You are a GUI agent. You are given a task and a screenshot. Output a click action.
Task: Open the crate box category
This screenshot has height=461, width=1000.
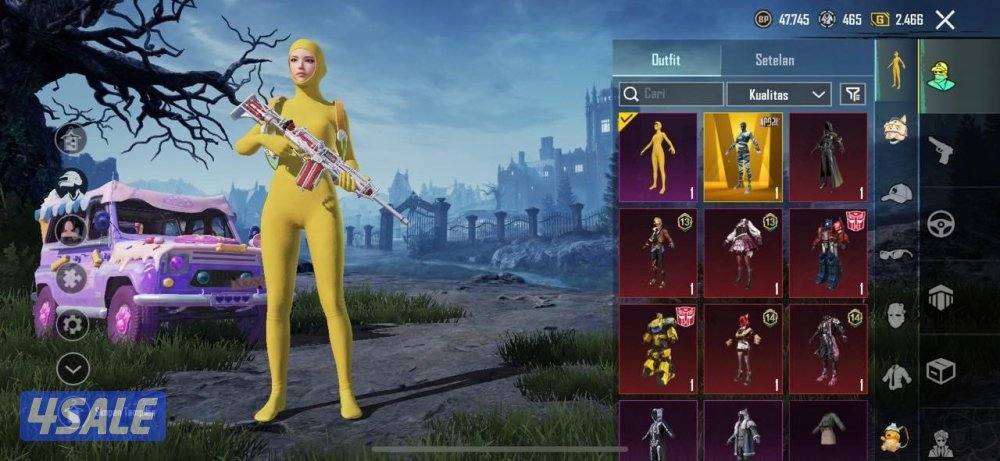click(940, 371)
